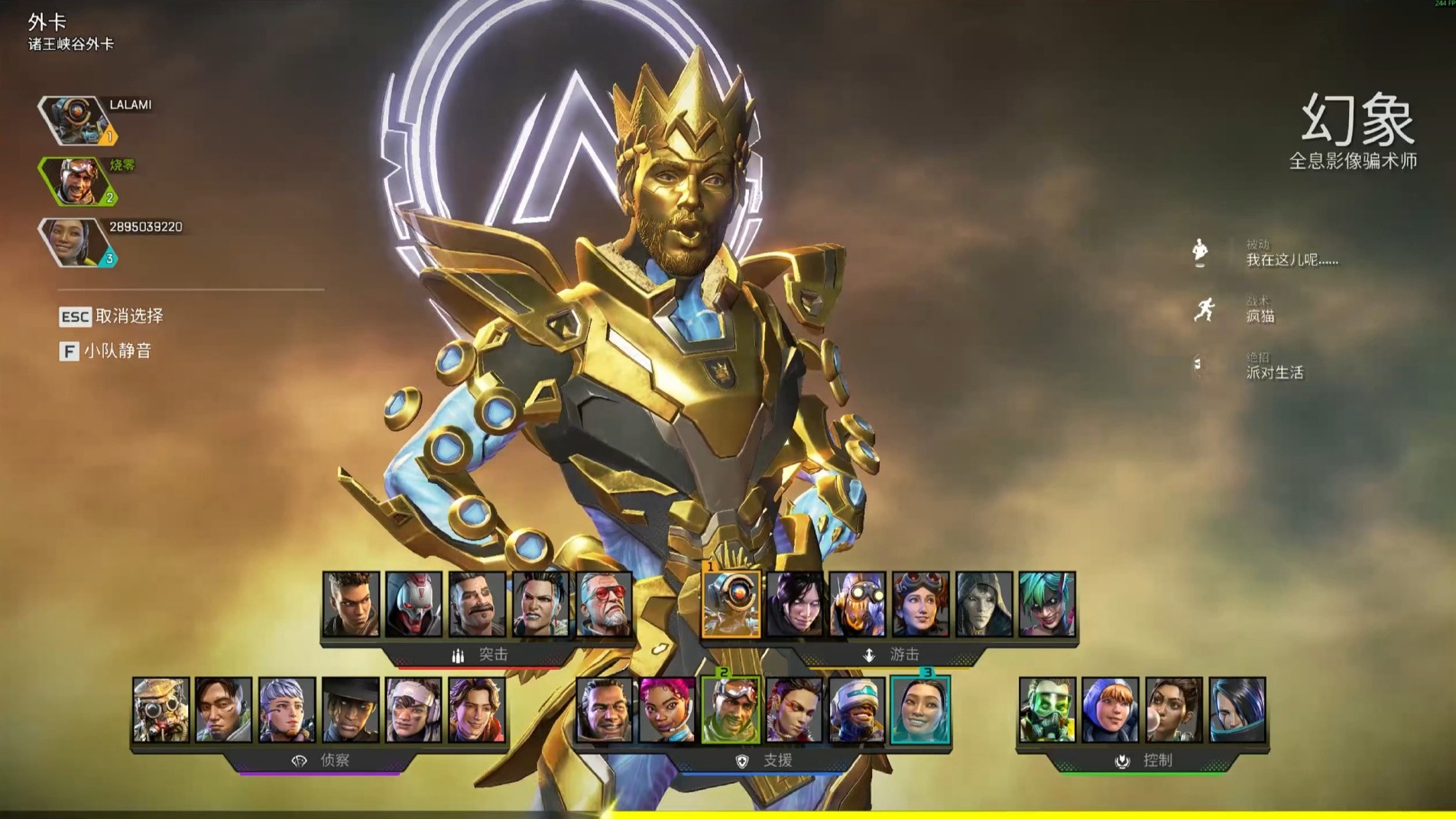The height and width of the screenshot is (819, 1456).
Task: Select the Gibraltar support portrait
Action: [x=604, y=710]
